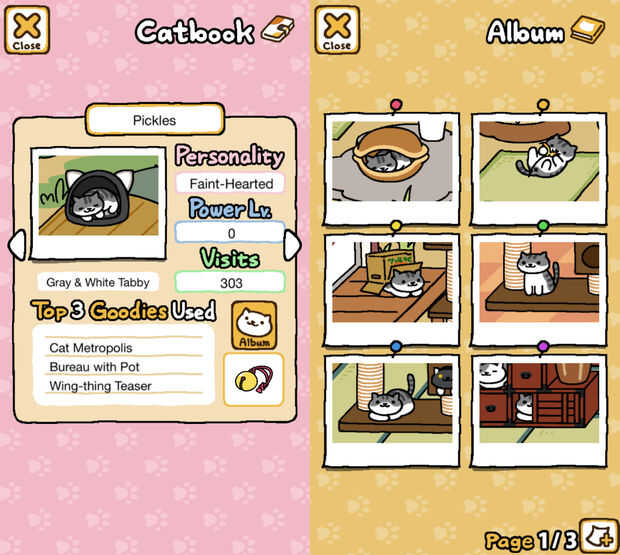Open the cat lying by scratching post photo

point(392,403)
